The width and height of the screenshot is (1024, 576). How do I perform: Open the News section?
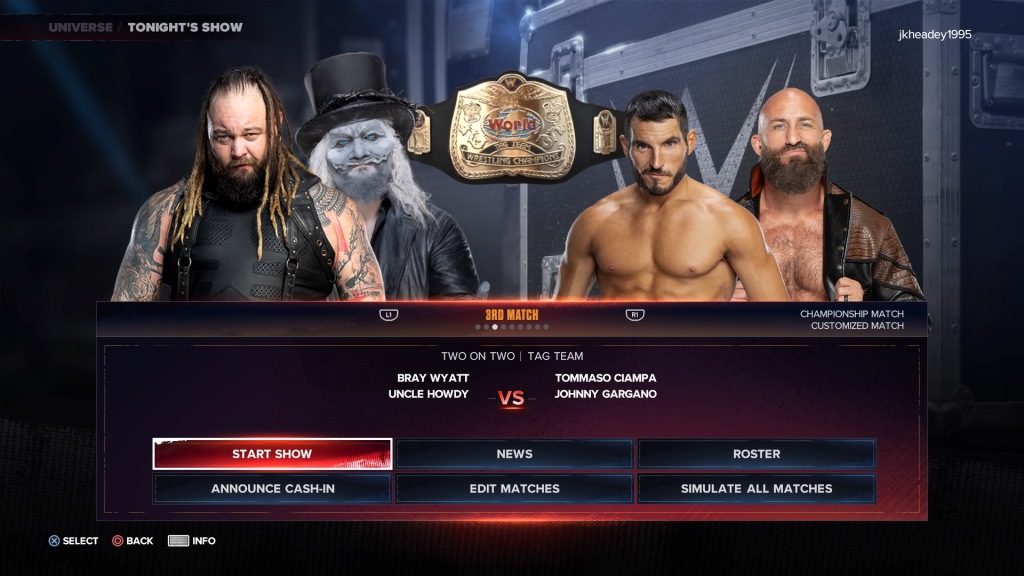coord(514,454)
